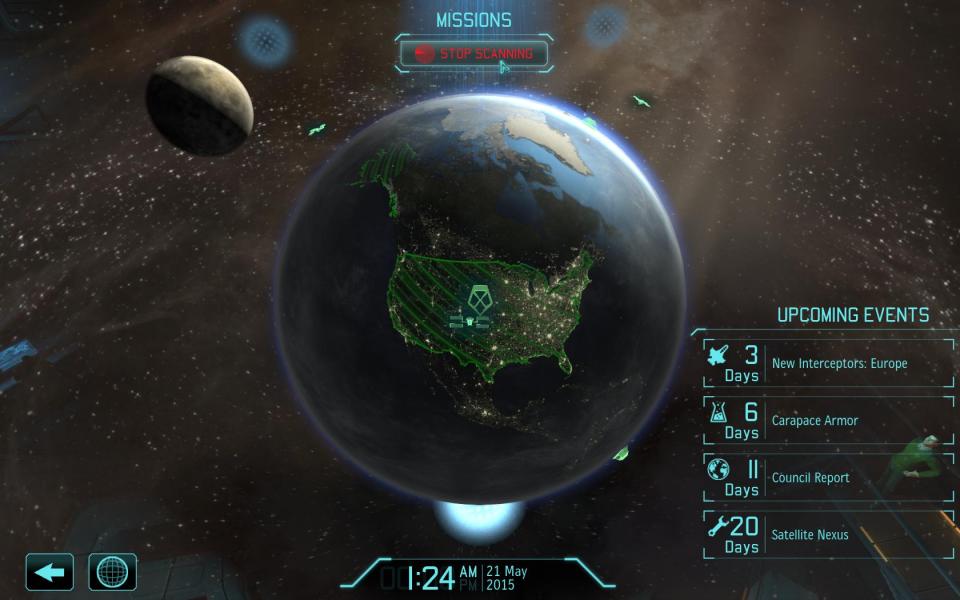
Task: Open the Carapace Armor research event
Action: coord(829,420)
